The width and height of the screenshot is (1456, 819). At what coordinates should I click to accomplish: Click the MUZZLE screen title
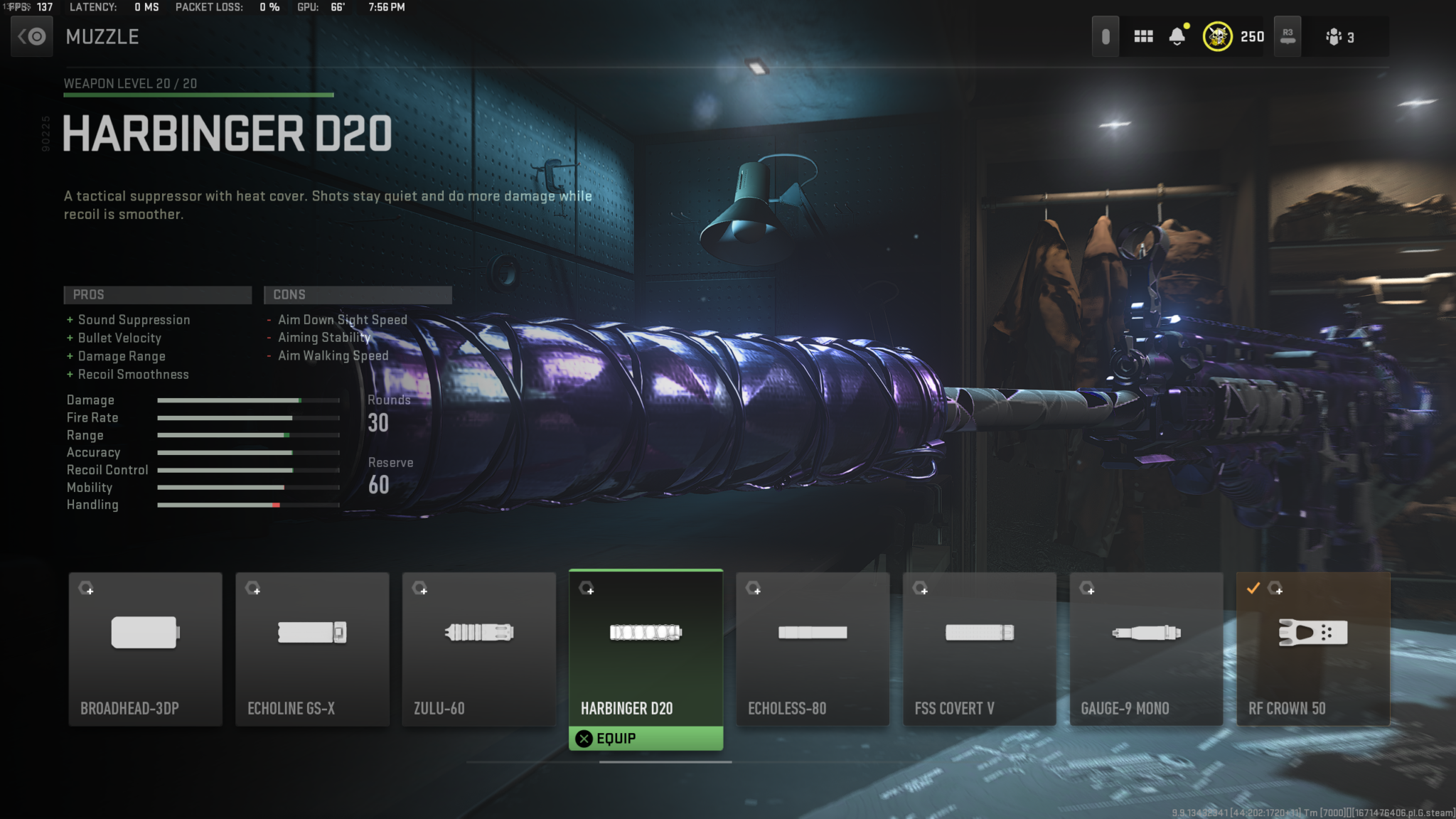coord(102,37)
